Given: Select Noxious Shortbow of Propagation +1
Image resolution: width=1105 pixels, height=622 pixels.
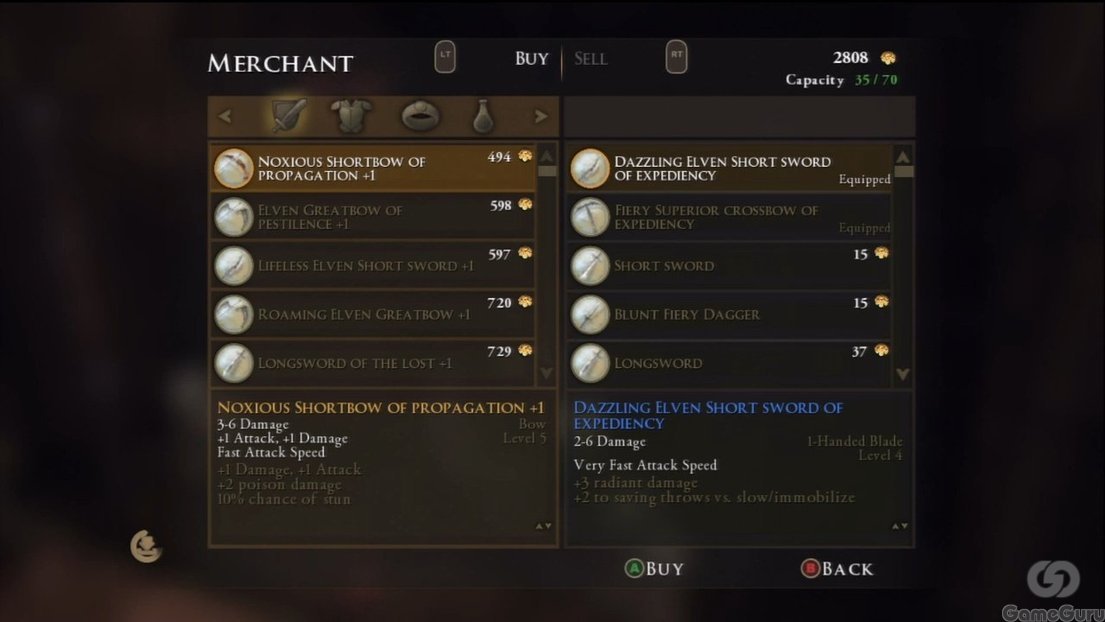Looking at the screenshot, I should click(372, 168).
